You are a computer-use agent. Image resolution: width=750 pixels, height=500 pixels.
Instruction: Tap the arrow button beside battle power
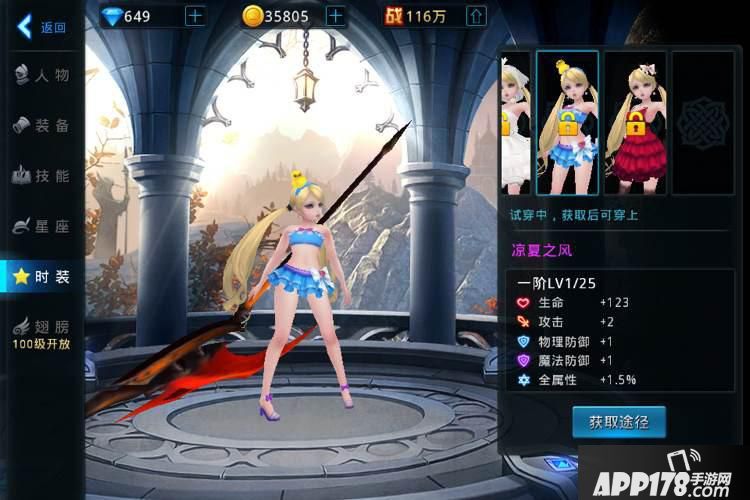[x=477, y=16]
